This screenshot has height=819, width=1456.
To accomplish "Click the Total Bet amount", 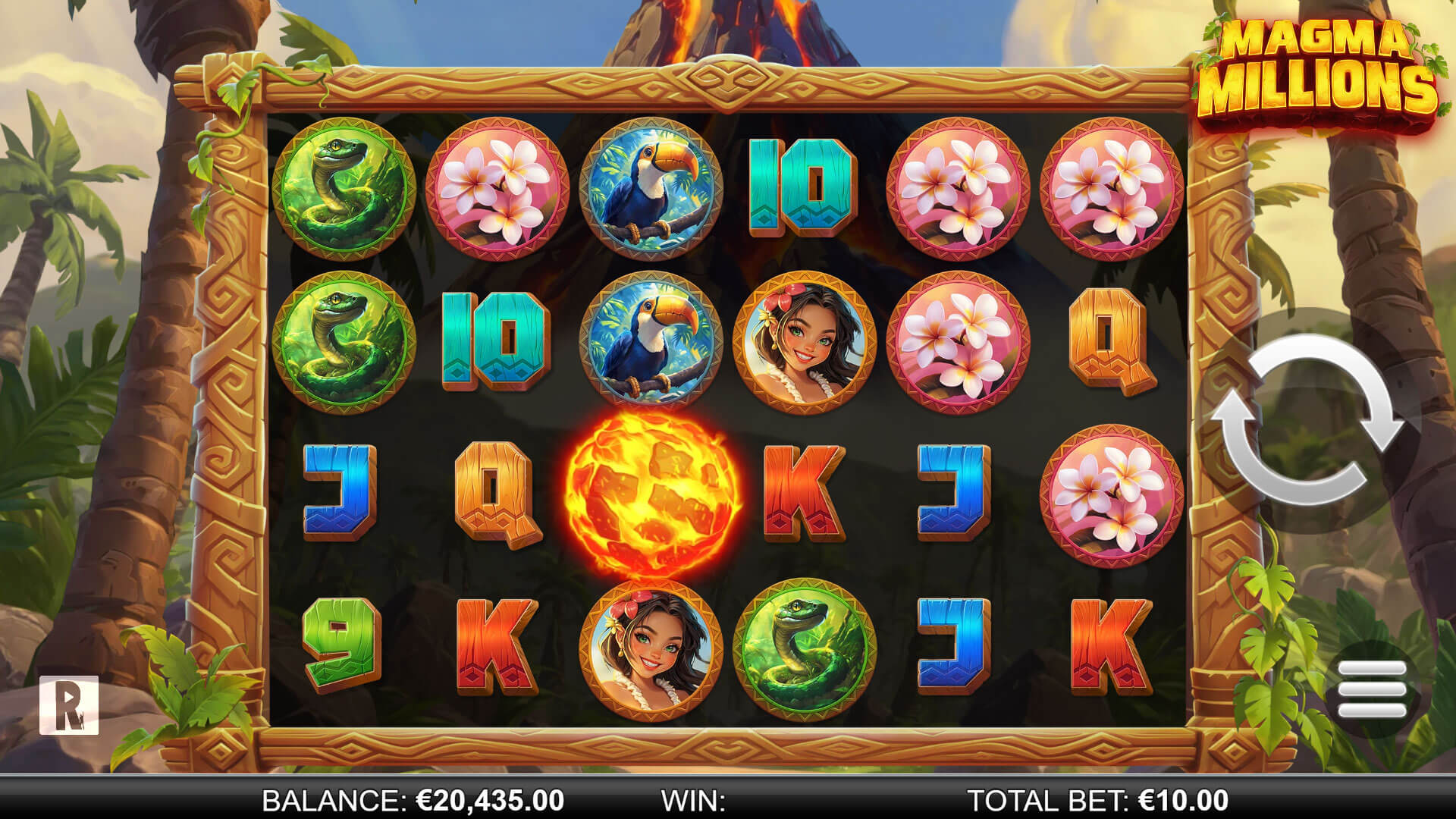I will (x=1183, y=800).
